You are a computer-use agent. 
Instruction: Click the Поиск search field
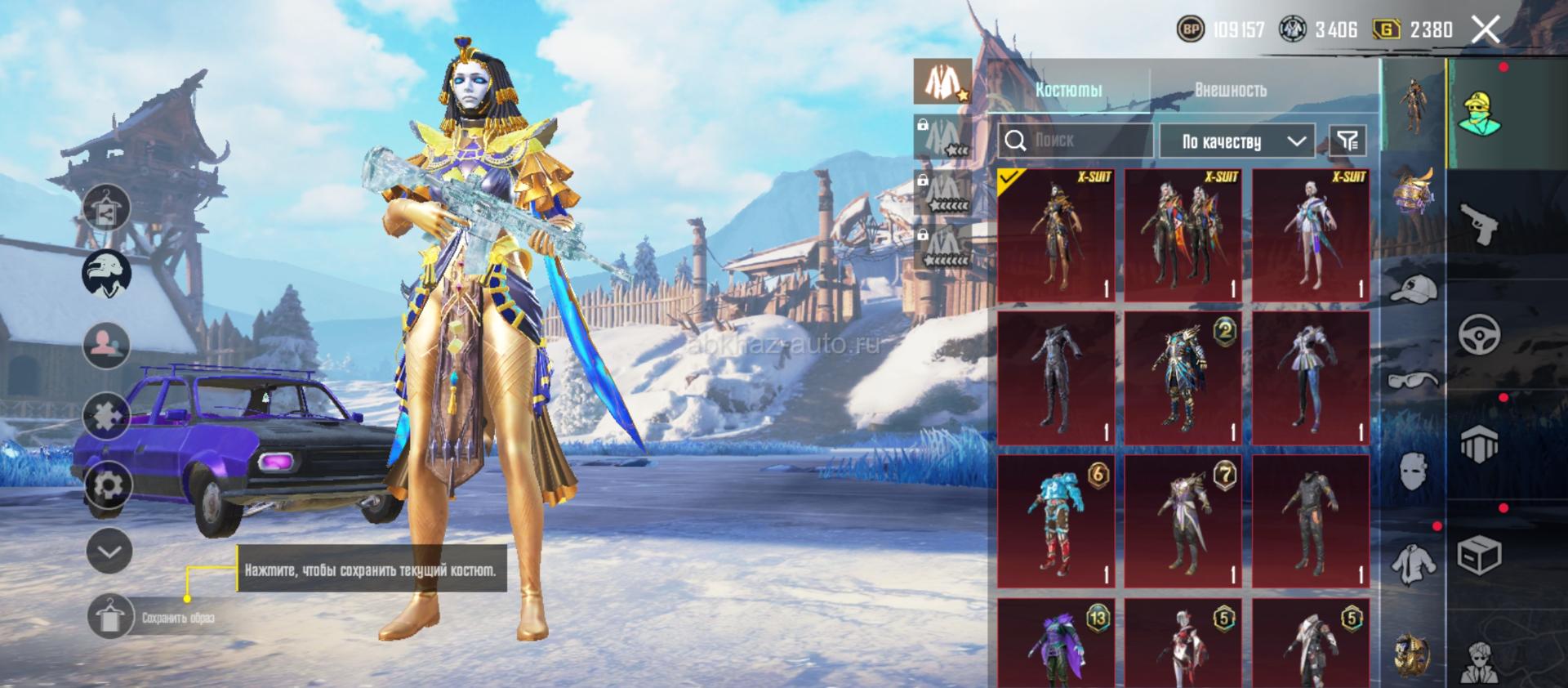click(1076, 141)
